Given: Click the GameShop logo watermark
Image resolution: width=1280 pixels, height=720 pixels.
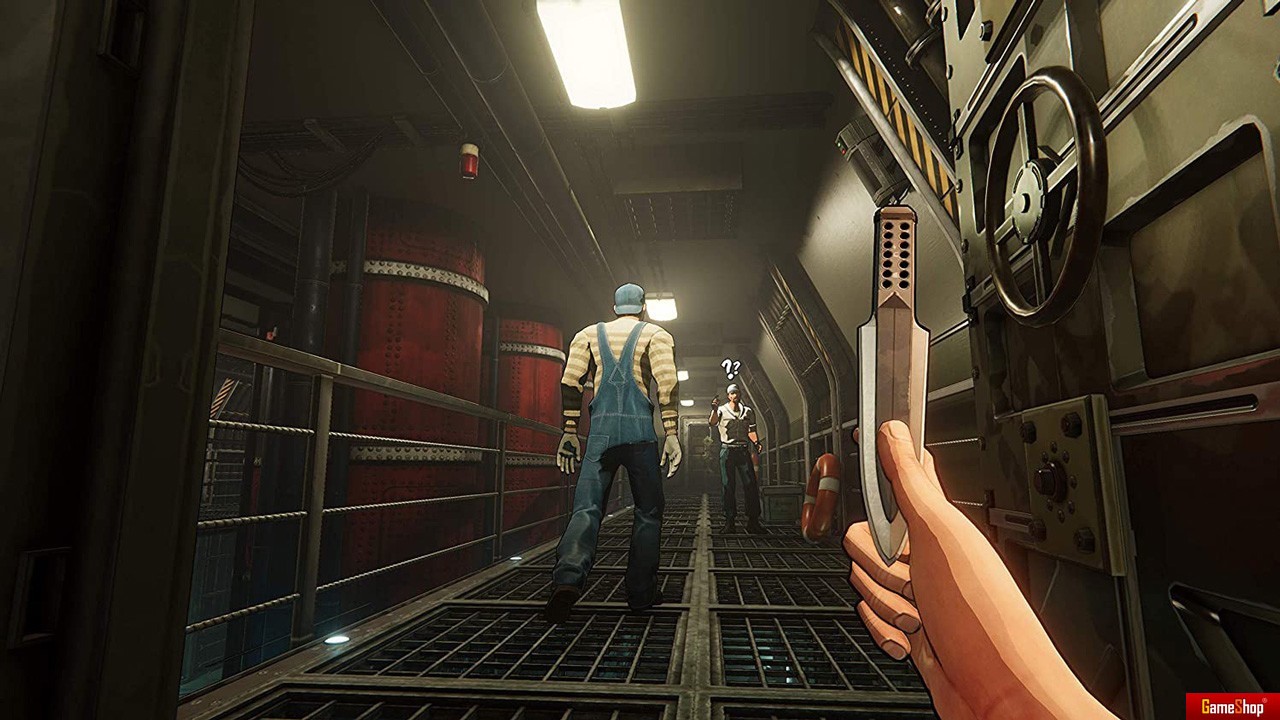Looking at the screenshot, I should pyautogui.click(x=1232, y=706).
